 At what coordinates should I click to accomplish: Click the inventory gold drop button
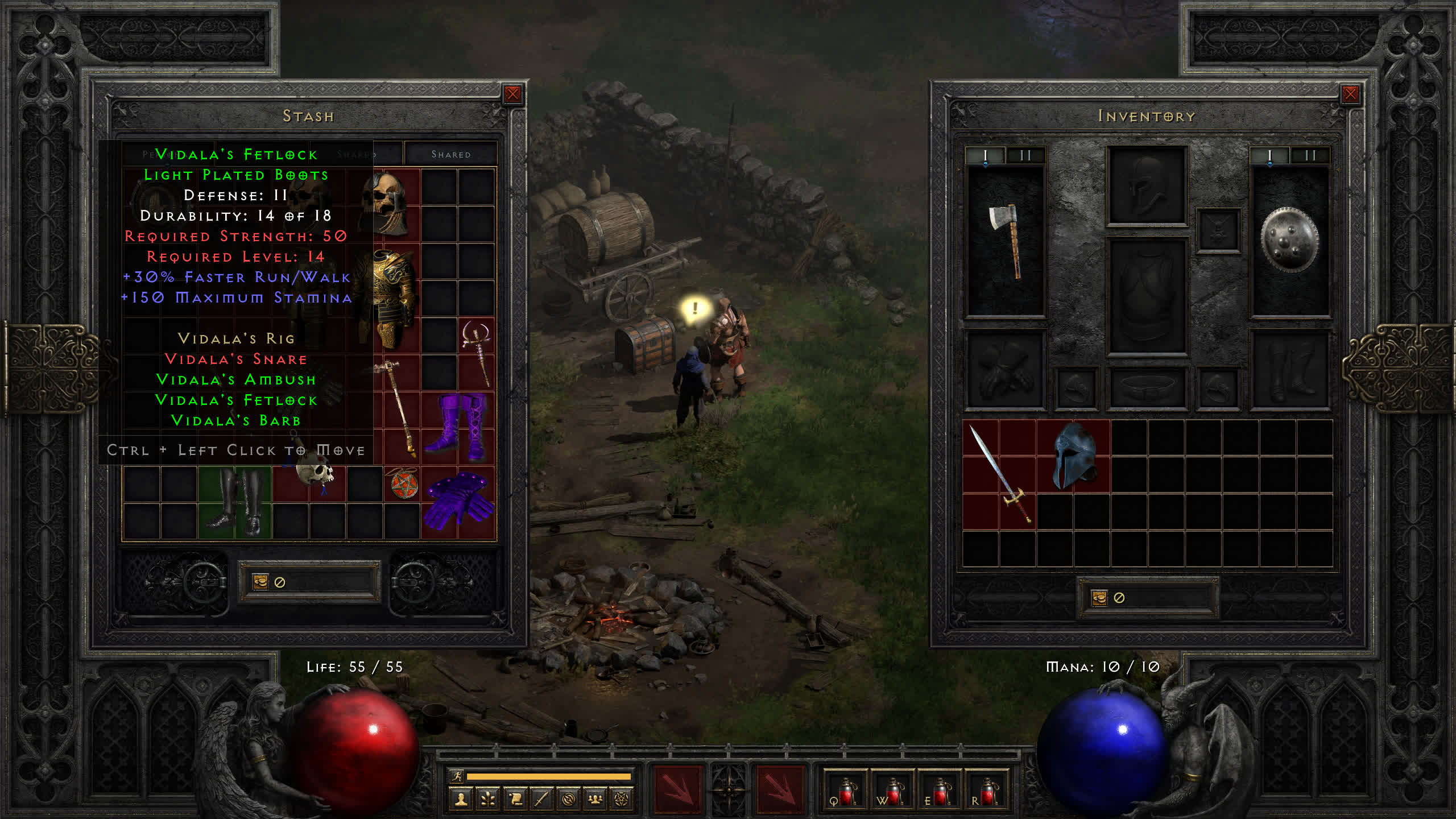pos(1099,598)
